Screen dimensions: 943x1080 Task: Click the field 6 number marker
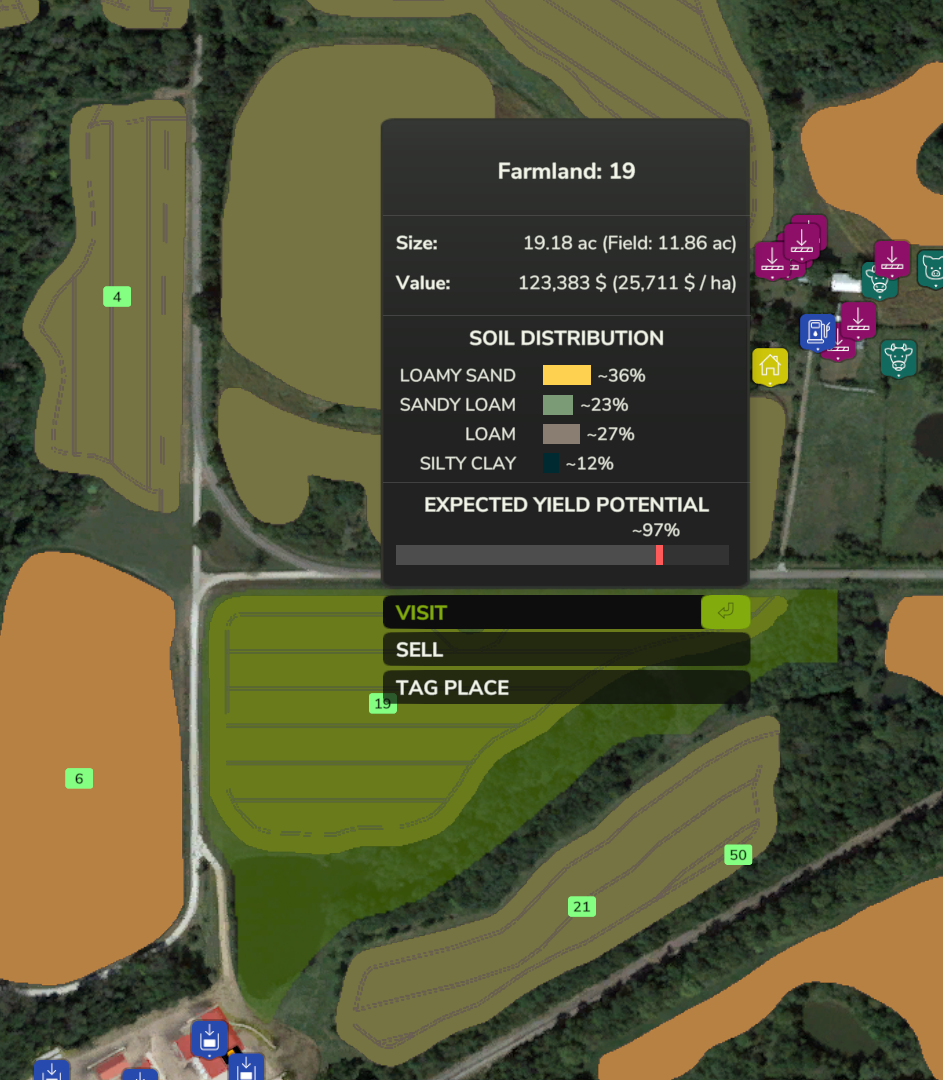pos(79,778)
